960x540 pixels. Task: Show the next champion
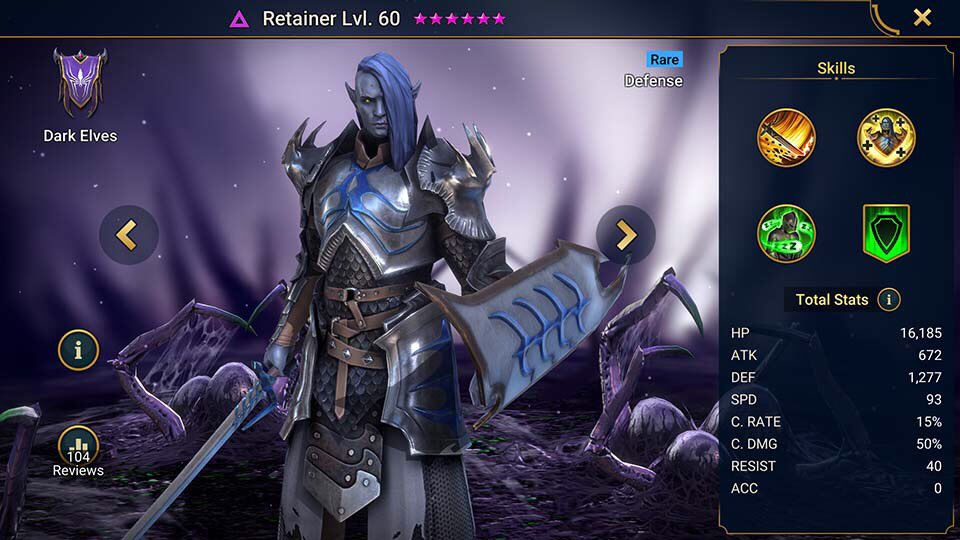[x=625, y=236]
